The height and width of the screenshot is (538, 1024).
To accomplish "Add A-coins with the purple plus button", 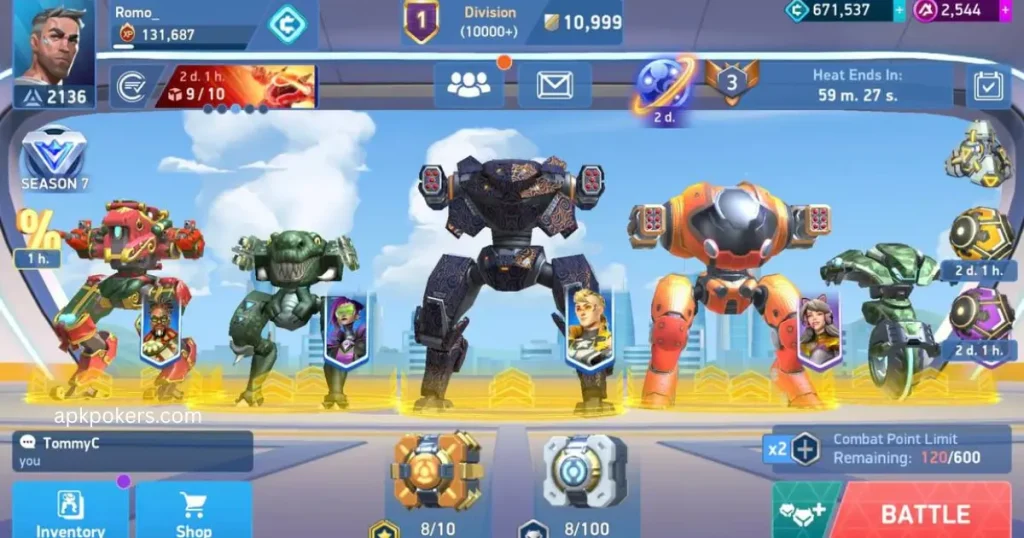I will tap(1005, 11).
